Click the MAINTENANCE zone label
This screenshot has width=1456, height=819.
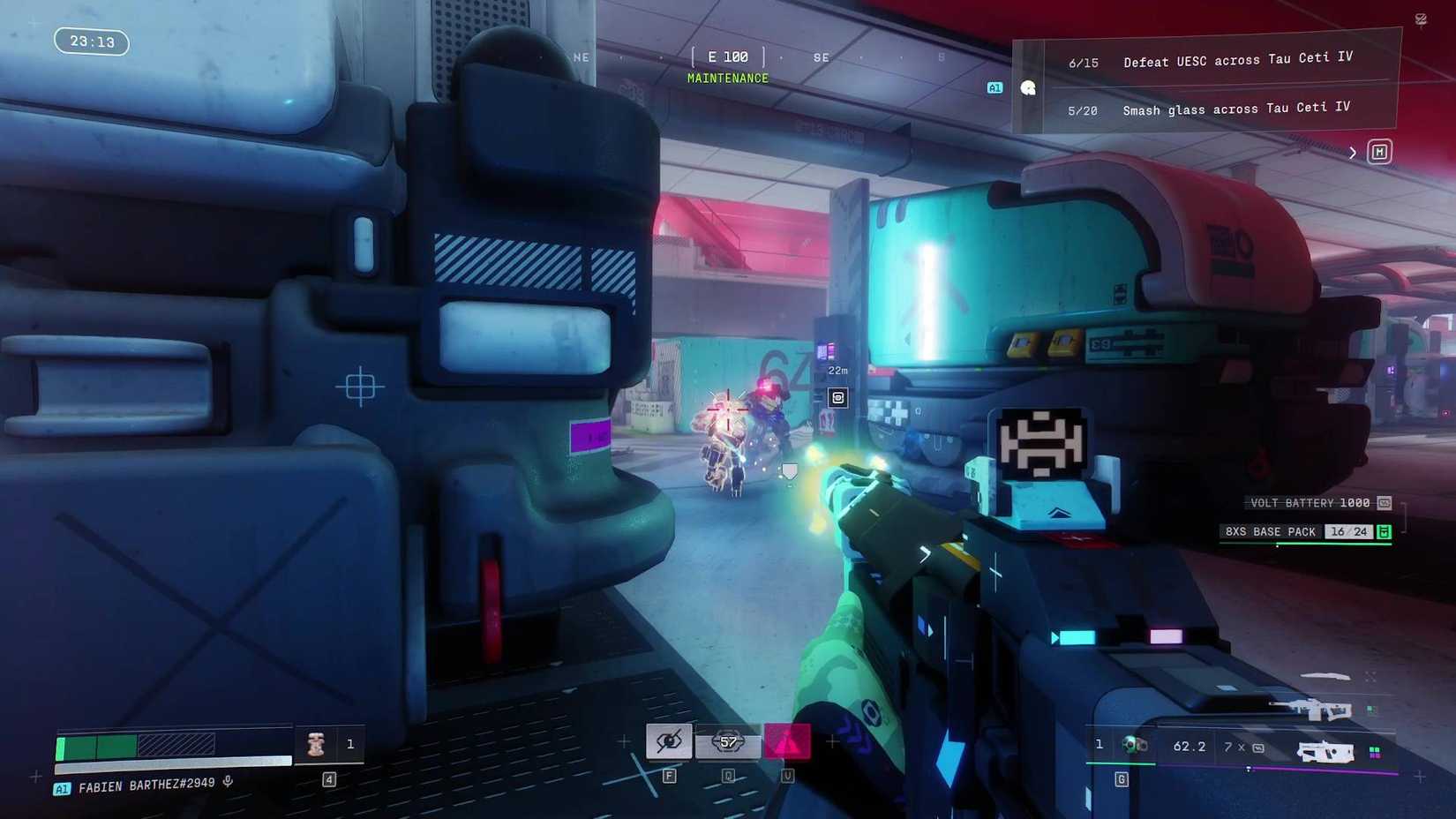pos(727,78)
